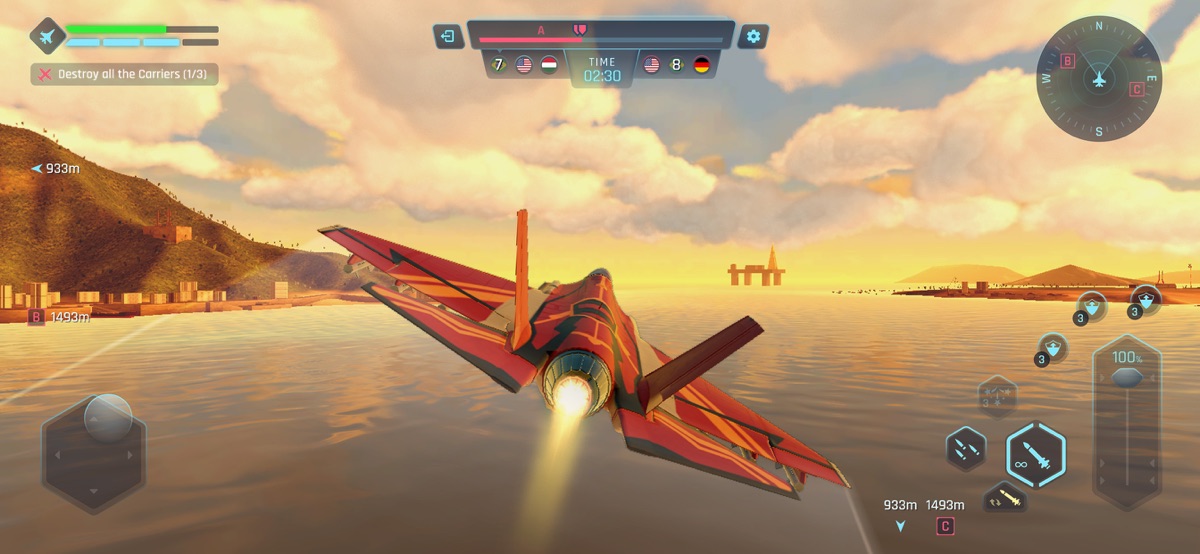Viewport: 1200px width, 554px height.
Task: Fire the infinite-ammo missile
Action: [1035, 454]
